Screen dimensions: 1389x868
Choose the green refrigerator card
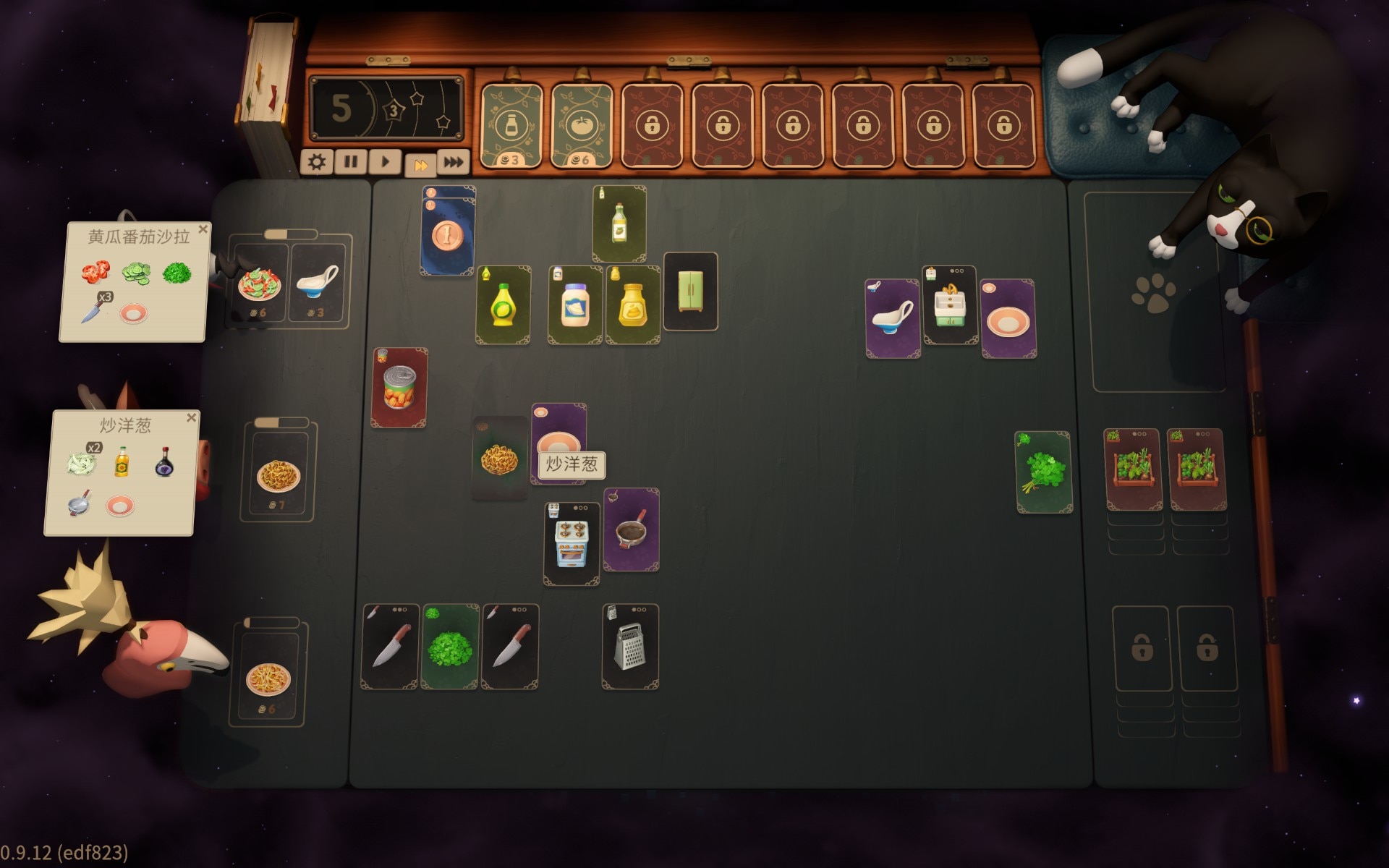tap(690, 291)
